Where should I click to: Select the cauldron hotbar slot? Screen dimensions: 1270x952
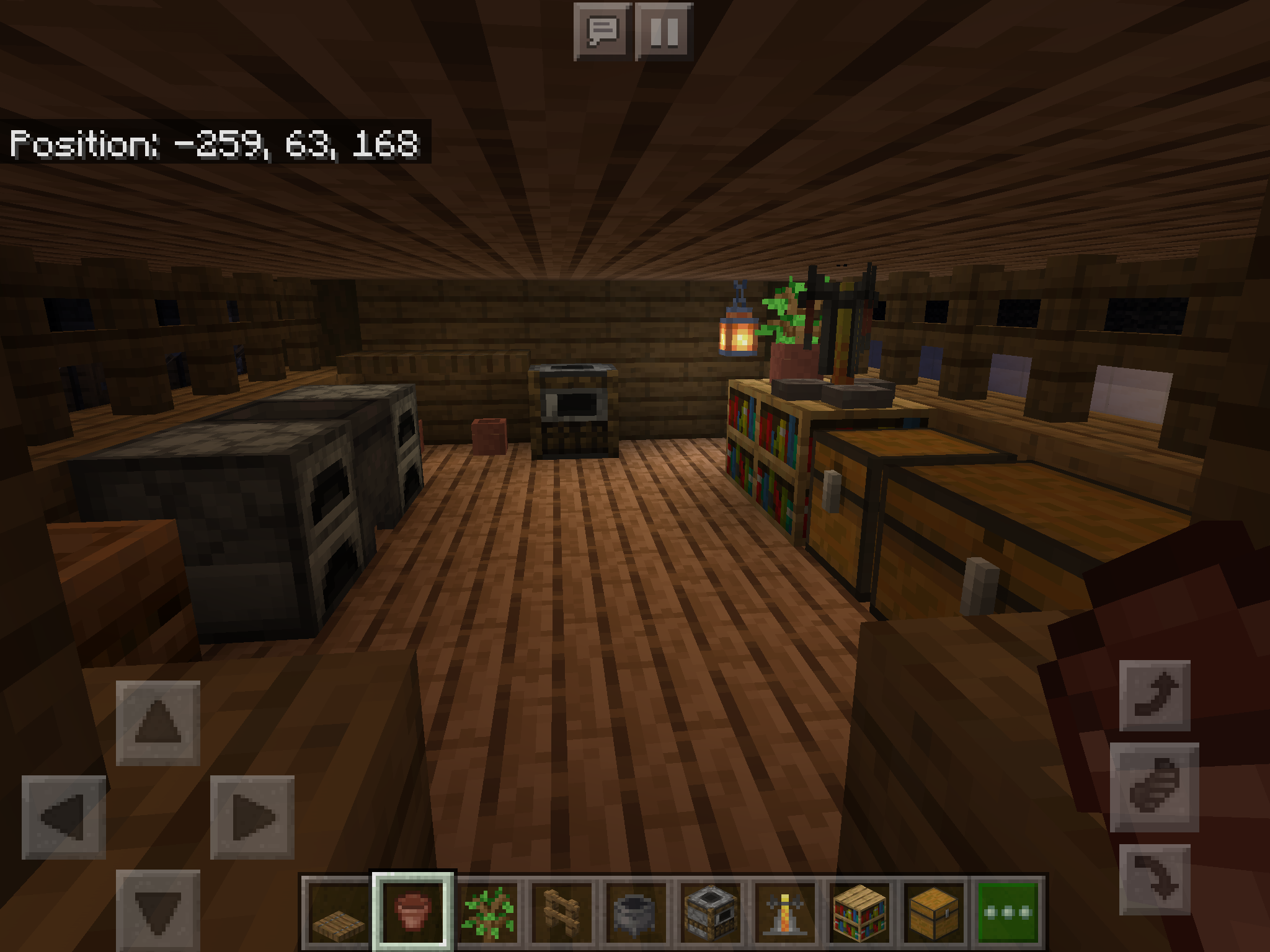(x=637, y=912)
